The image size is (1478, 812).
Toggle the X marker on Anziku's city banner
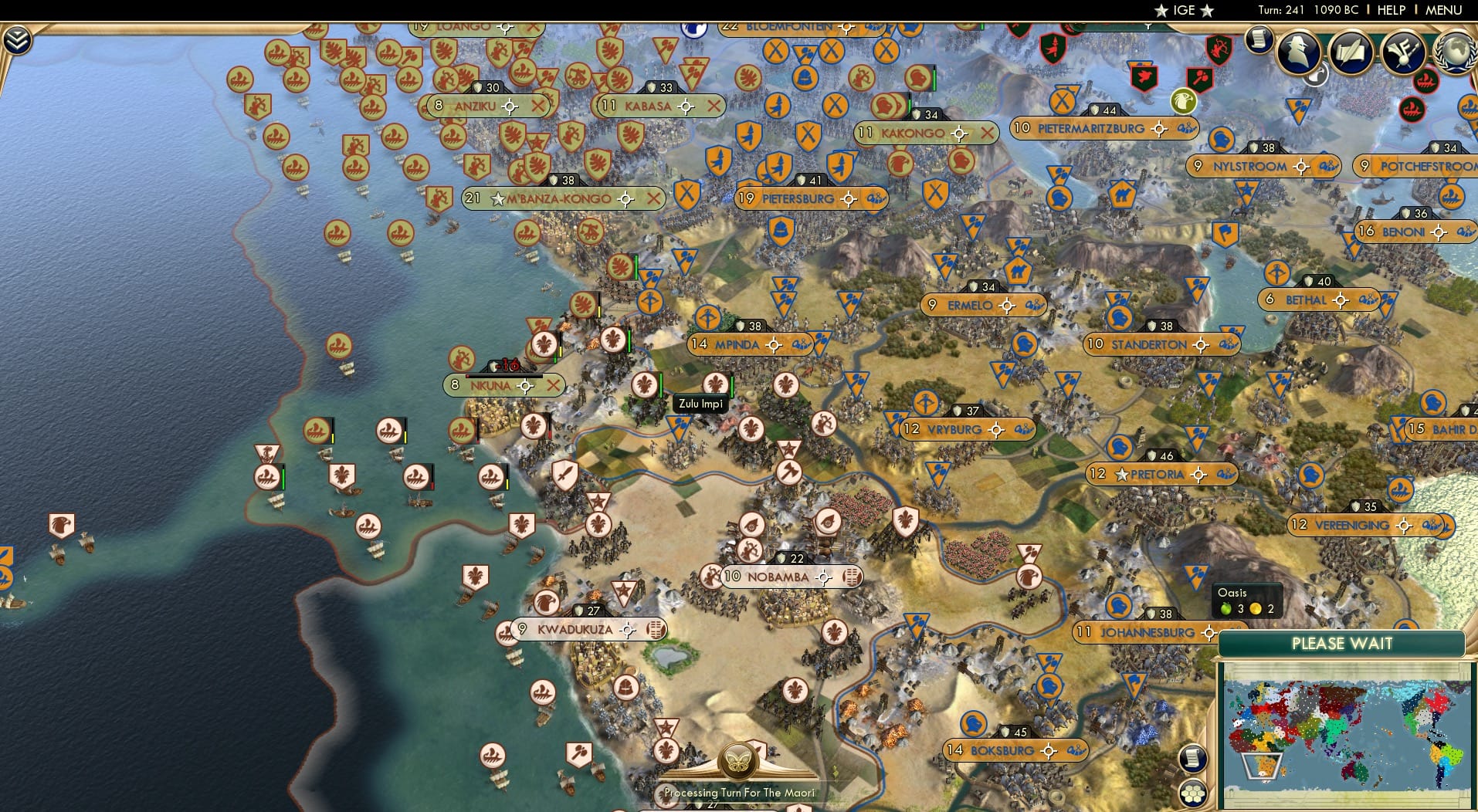538,107
